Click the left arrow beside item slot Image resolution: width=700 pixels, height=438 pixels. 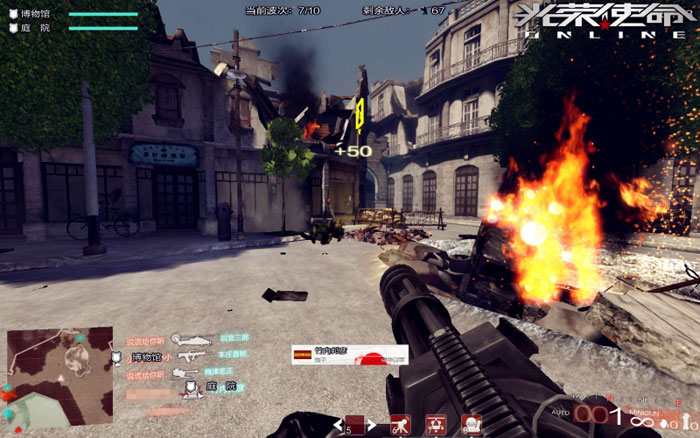[x=339, y=426]
